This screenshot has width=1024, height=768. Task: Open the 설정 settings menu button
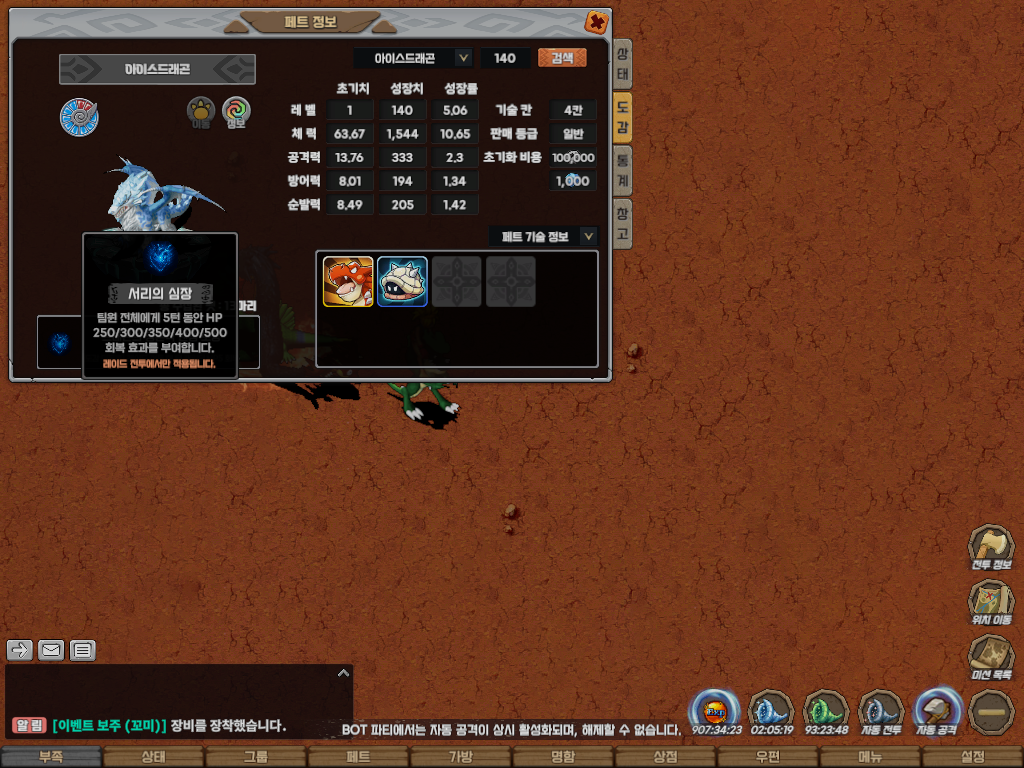coord(972,757)
